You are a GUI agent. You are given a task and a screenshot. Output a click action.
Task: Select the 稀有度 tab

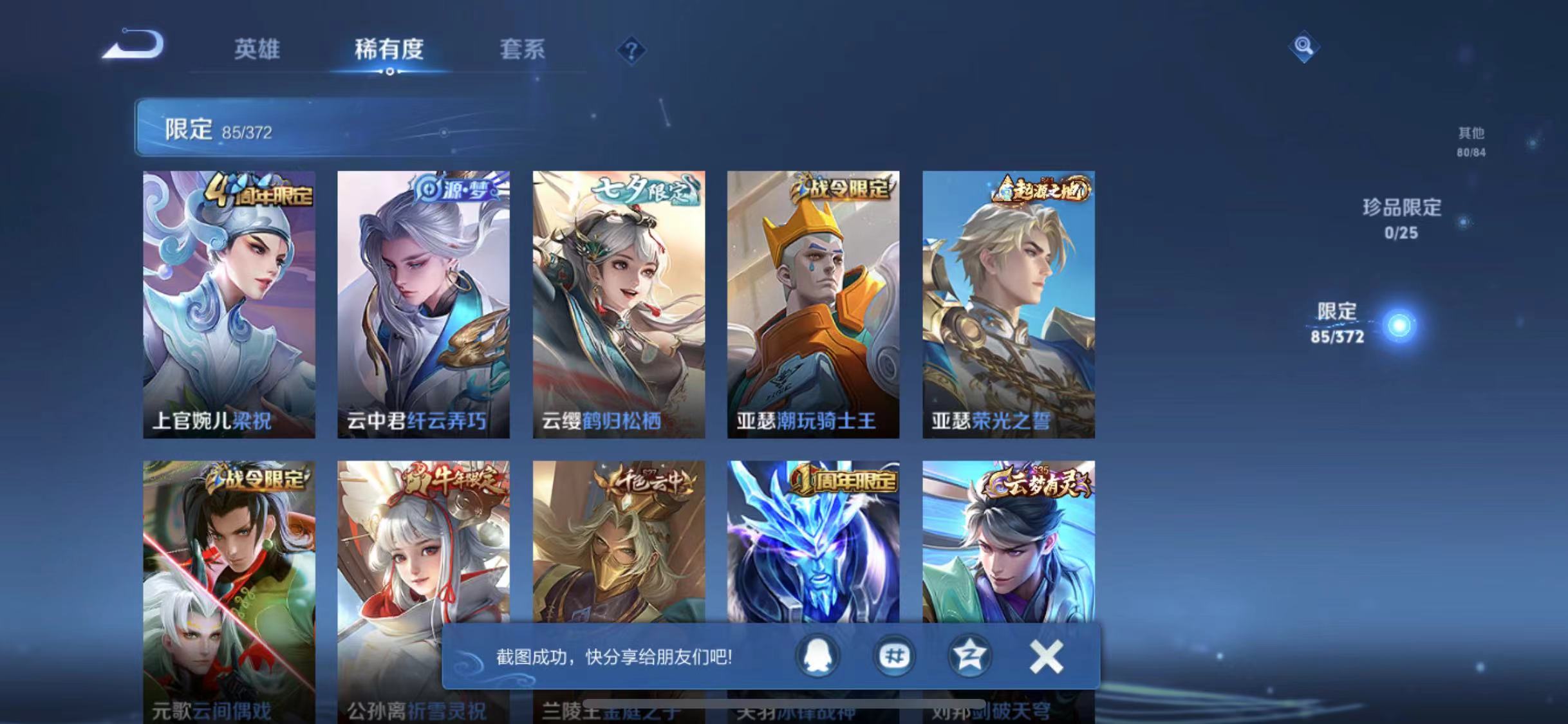389,50
